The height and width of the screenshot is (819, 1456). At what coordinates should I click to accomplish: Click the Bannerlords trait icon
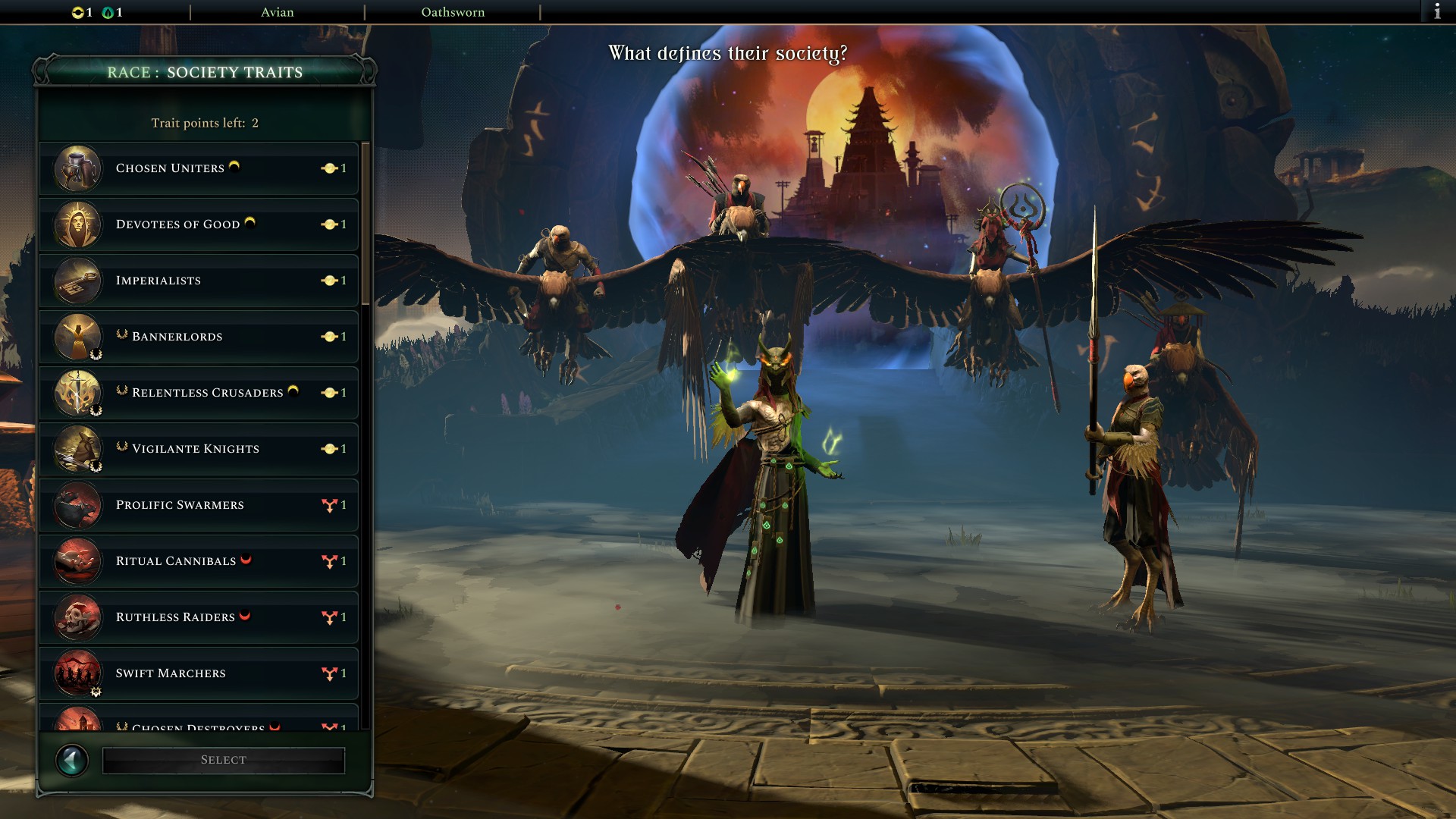point(77,337)
